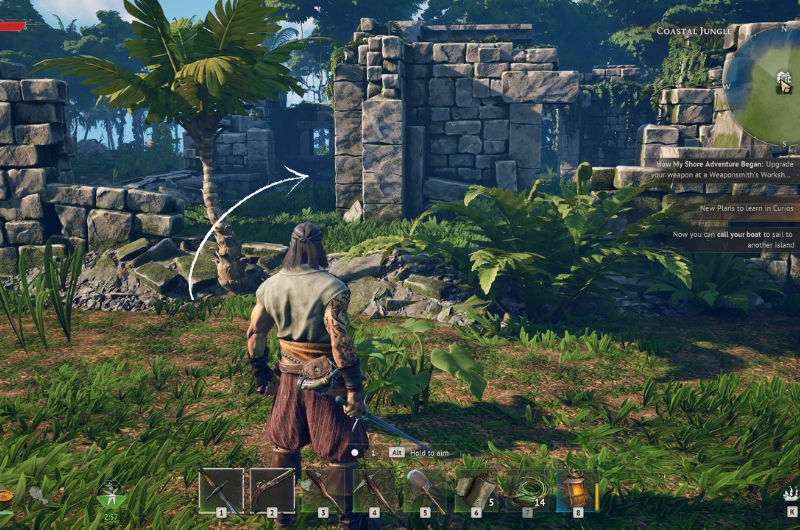Click the call your boat notification
The width and height of the screenshot is (800, 530).
pyautogui.click(x=735, y=240)
